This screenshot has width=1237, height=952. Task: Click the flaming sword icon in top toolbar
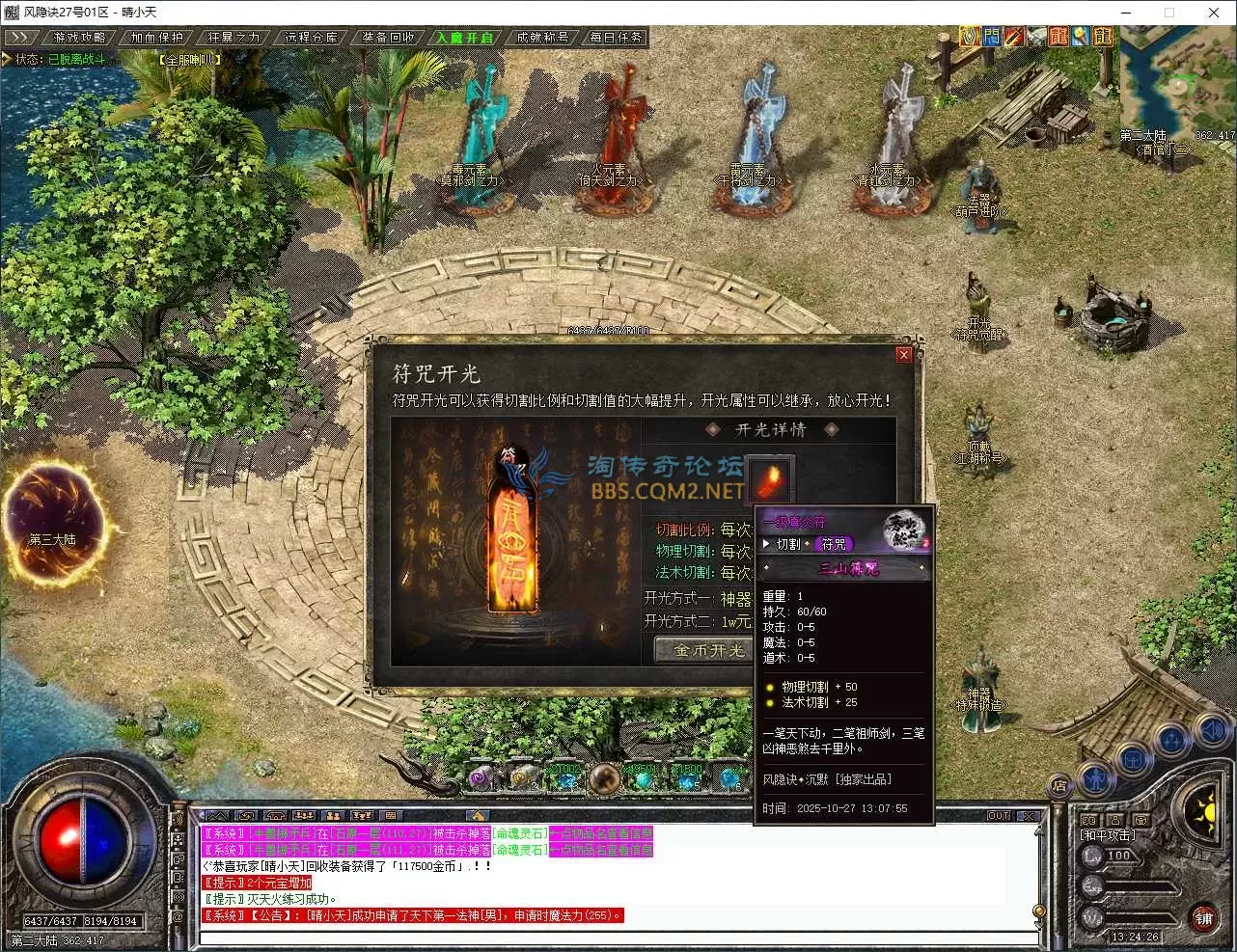(x=1013, y=36)
